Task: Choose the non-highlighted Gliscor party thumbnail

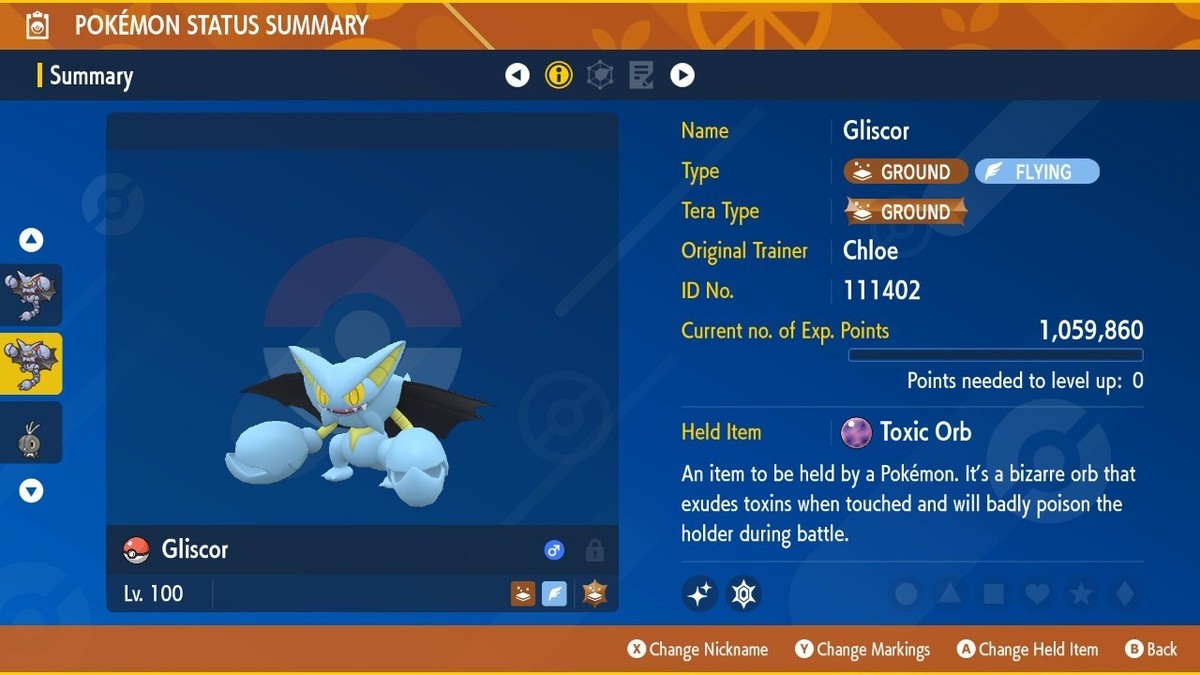Action: tap(31, 295)
